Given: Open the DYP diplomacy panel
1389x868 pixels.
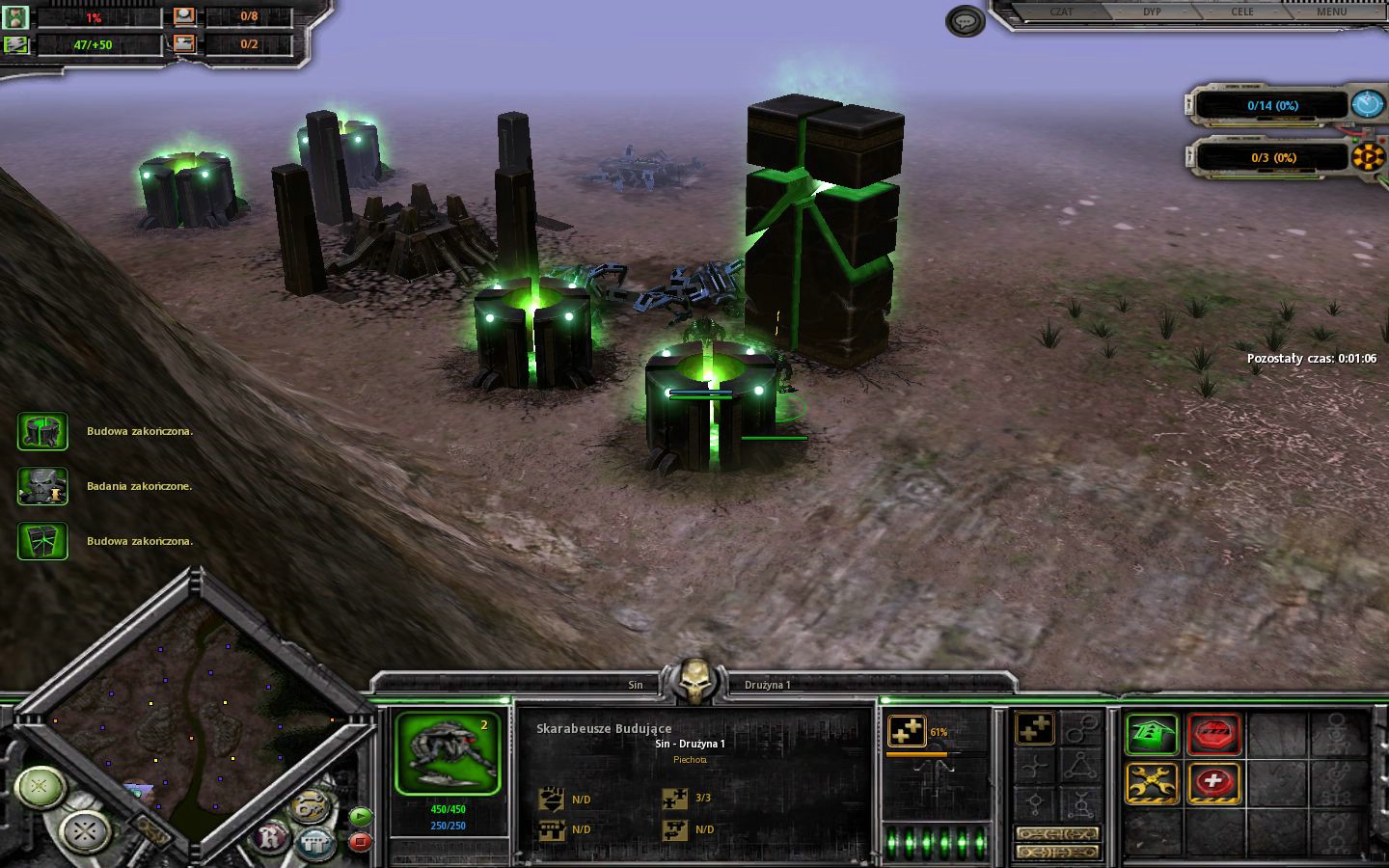Looking at the screenshot, I should point(1153,13).
